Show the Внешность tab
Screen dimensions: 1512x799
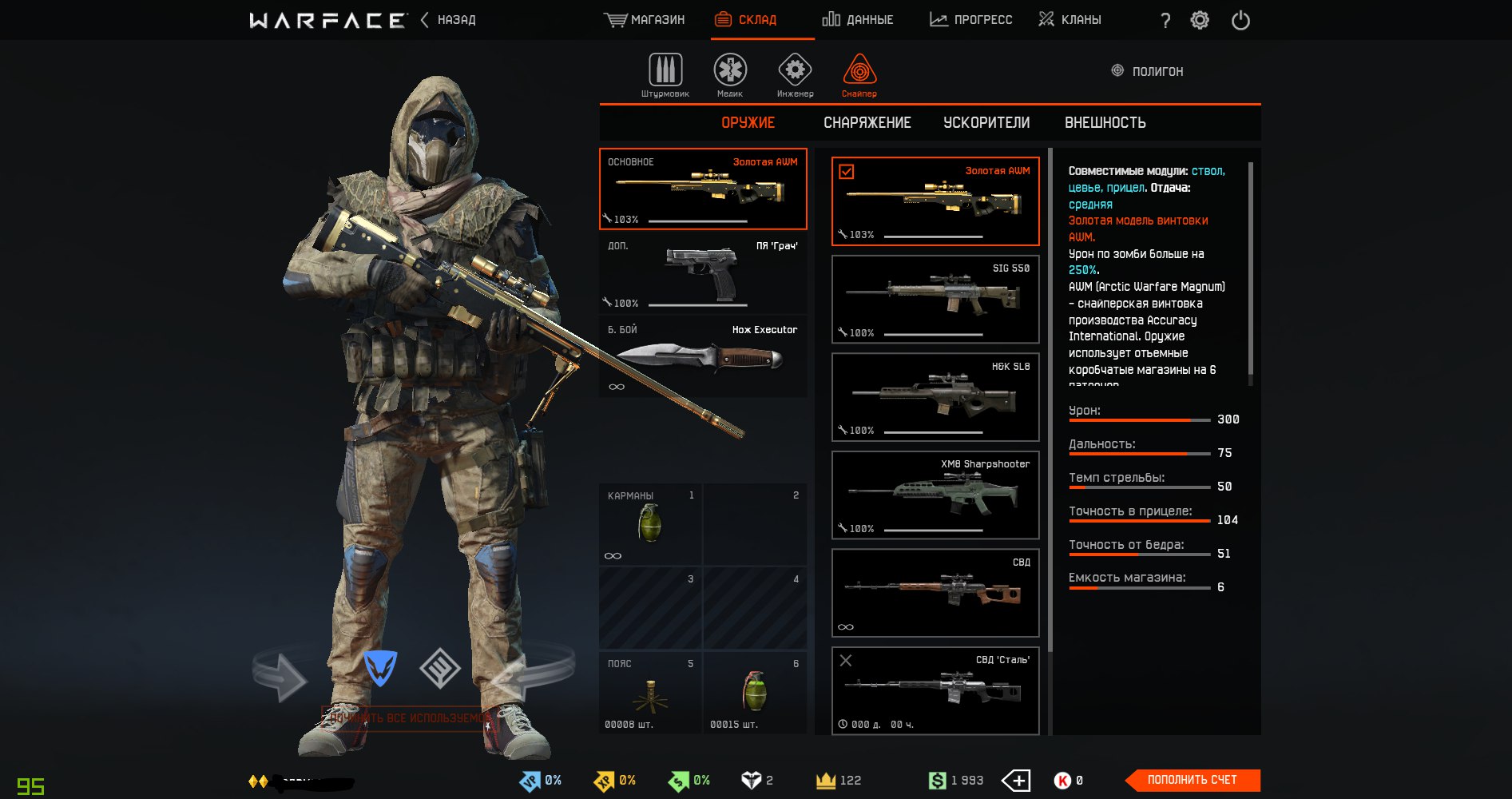(x=1105, y=123)
